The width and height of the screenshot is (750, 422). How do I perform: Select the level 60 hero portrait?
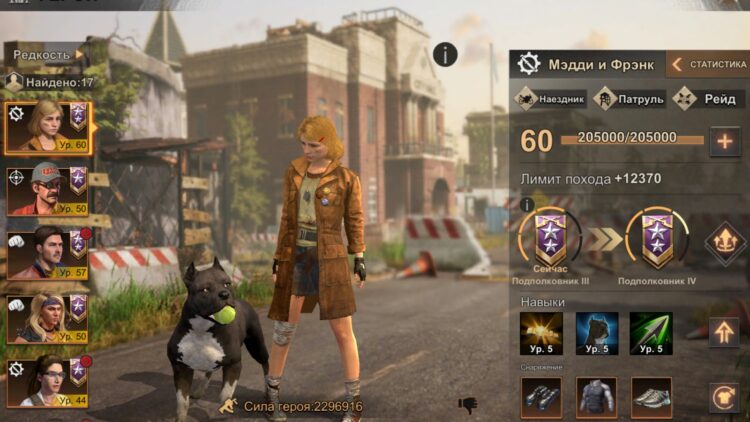click(x=47, y=127)
